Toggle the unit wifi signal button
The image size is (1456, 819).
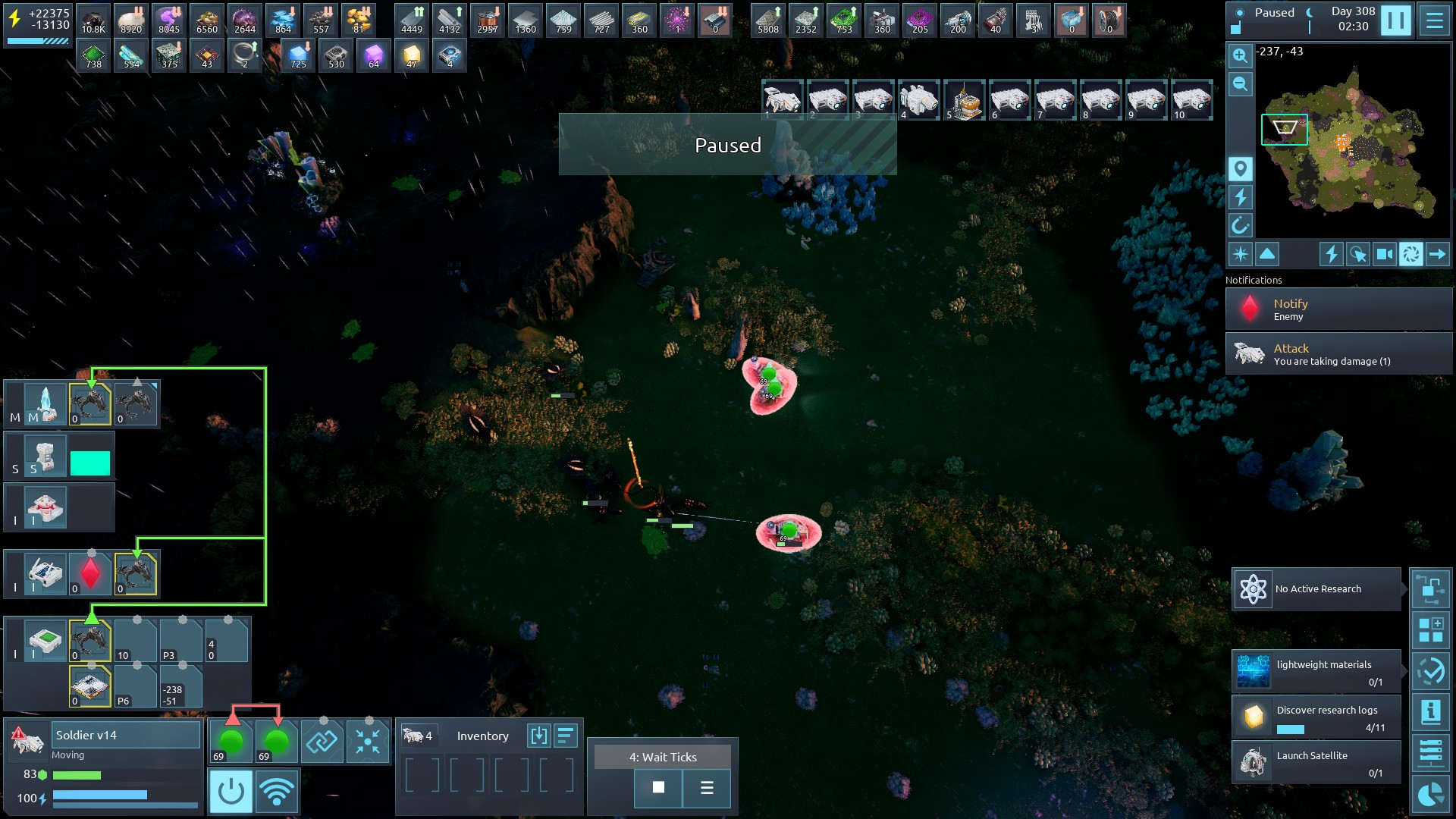click(x=277, y=791)
